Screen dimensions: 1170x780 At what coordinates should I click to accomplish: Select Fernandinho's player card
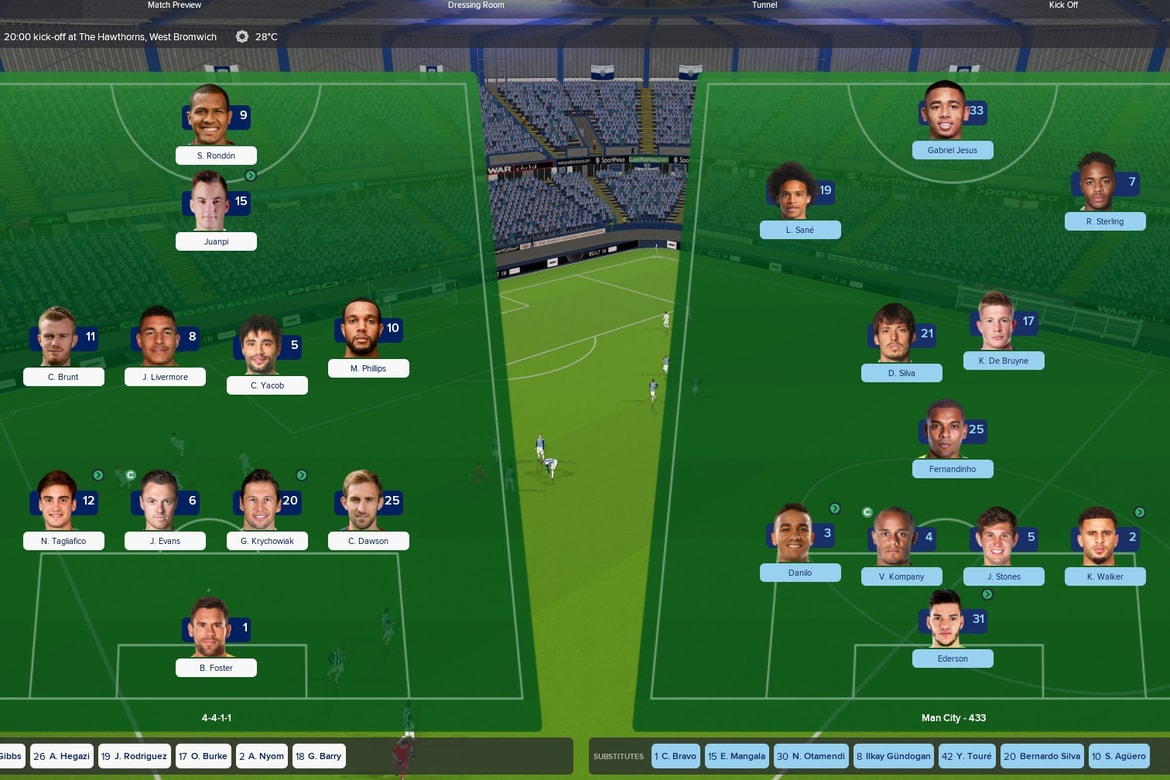coord(952,468)
